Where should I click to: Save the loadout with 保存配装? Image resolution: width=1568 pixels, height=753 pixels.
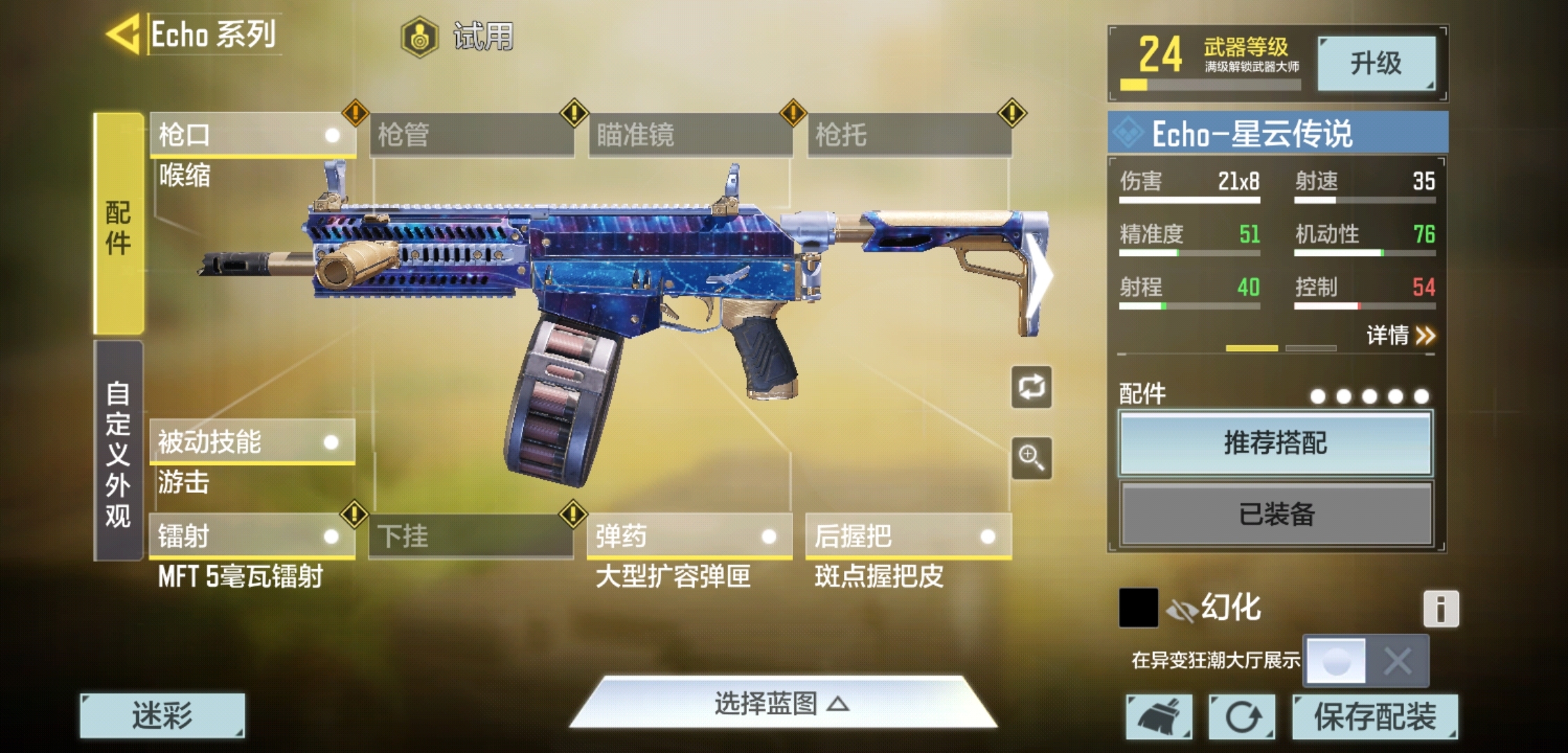pos(1374,717)
